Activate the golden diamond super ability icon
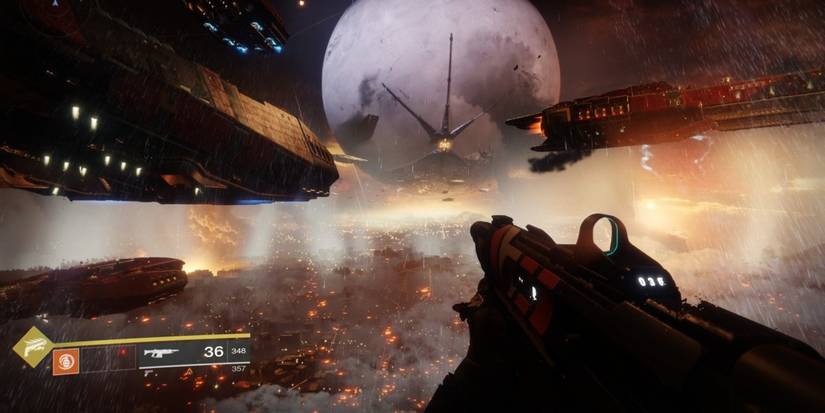 coord(32,347)
